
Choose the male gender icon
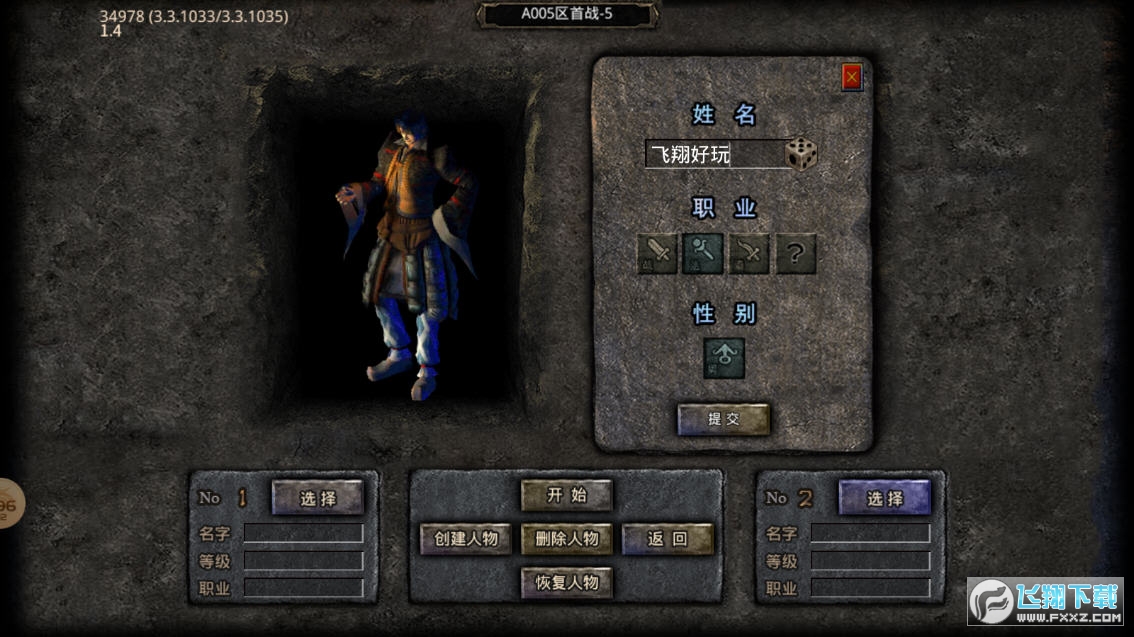pyautogui.click(x=724, y=358)
